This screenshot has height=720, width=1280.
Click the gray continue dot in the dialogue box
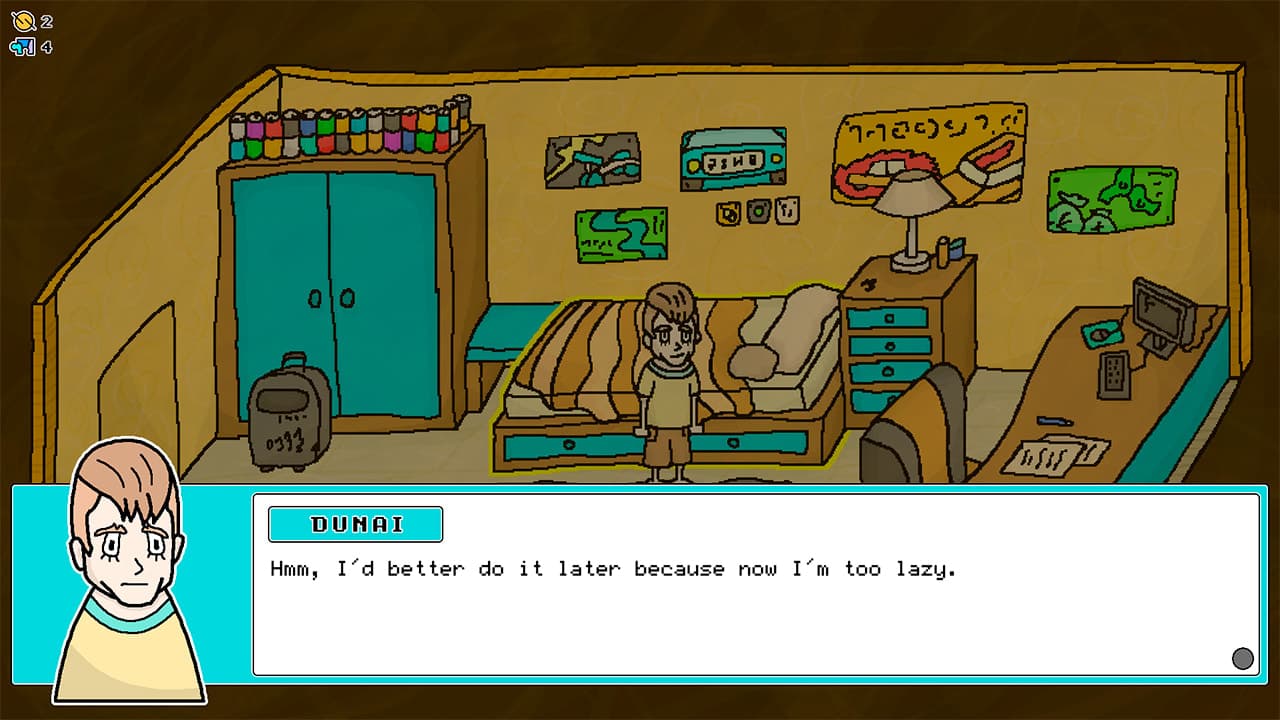click(1243, 658)
